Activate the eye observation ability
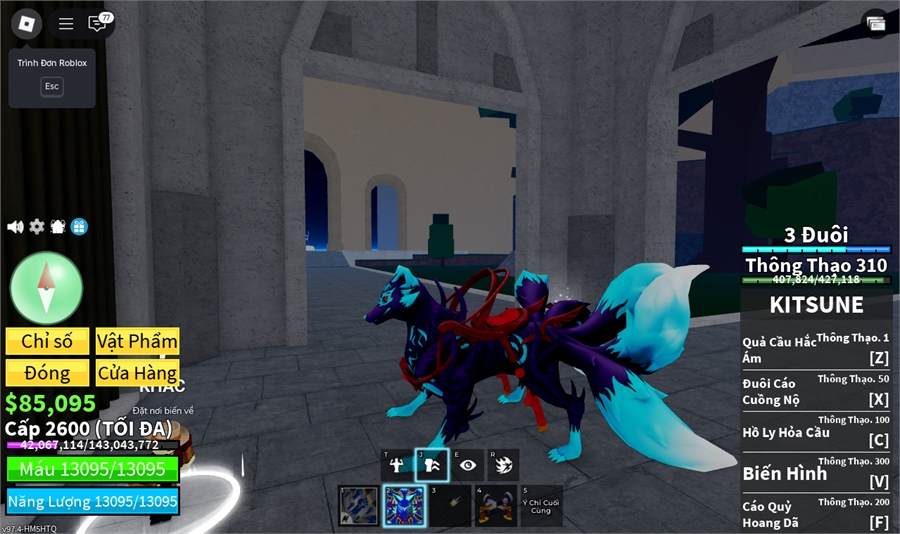The image size is (900, 534). click(x=467, y=465)
